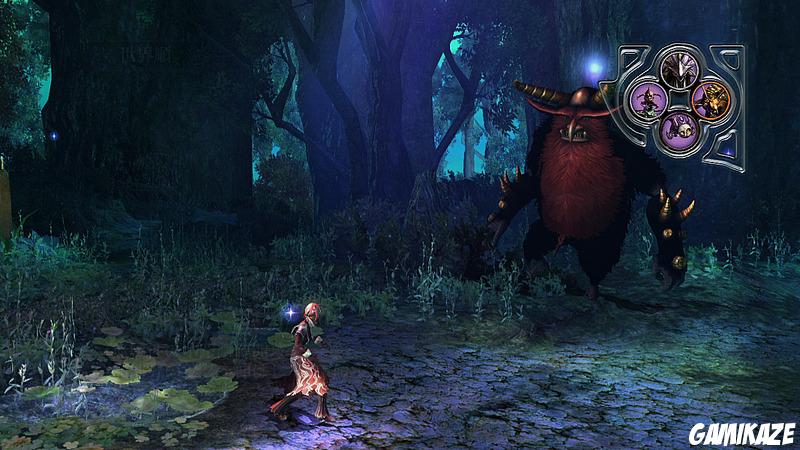The image size is (800, 450).
Task: Pick the orange-ringed golden creature portrait
Action: [x=709, y=100]
